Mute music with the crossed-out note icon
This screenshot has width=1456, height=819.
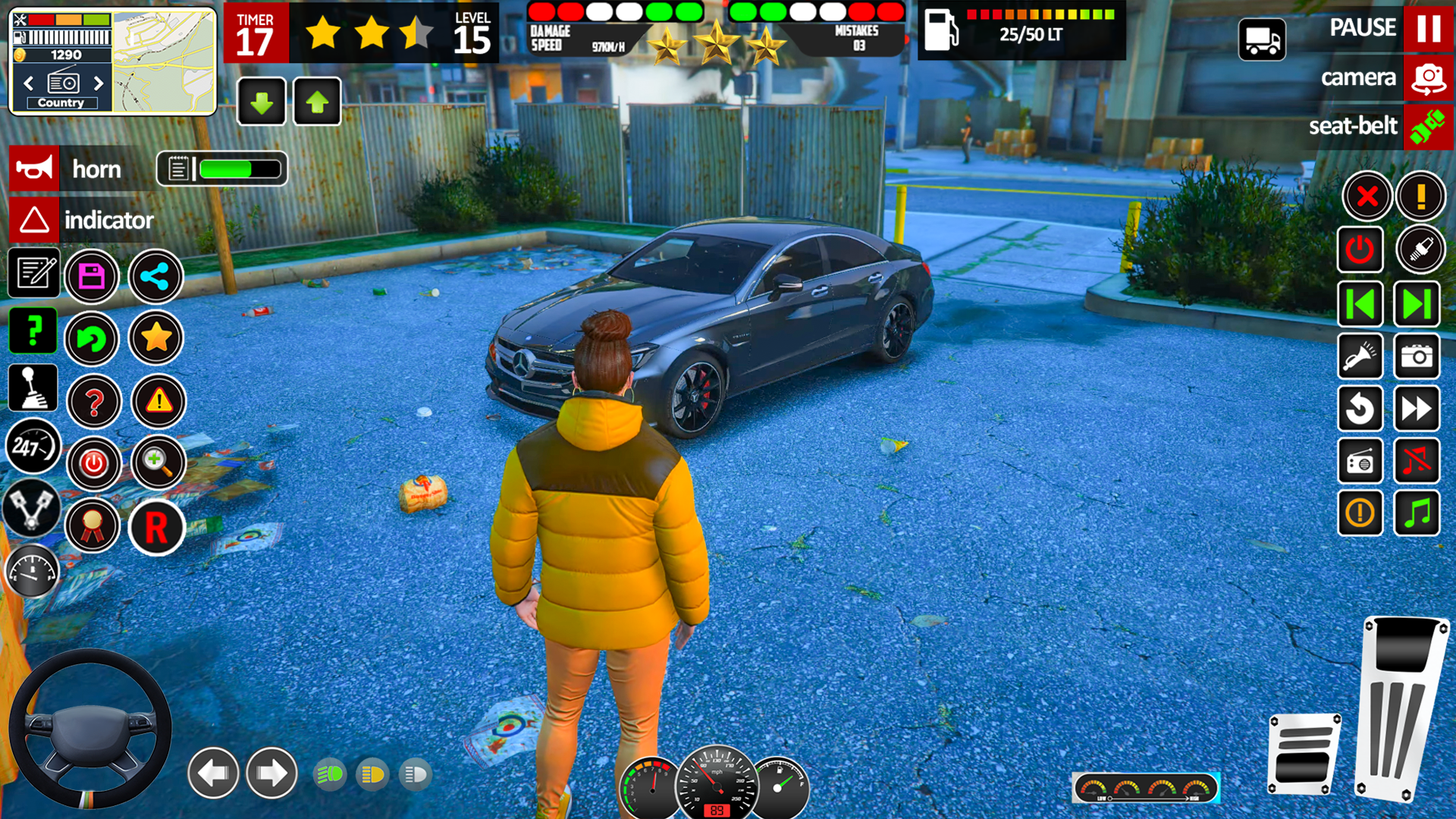pyautogui.click(x=1417, y=461)
